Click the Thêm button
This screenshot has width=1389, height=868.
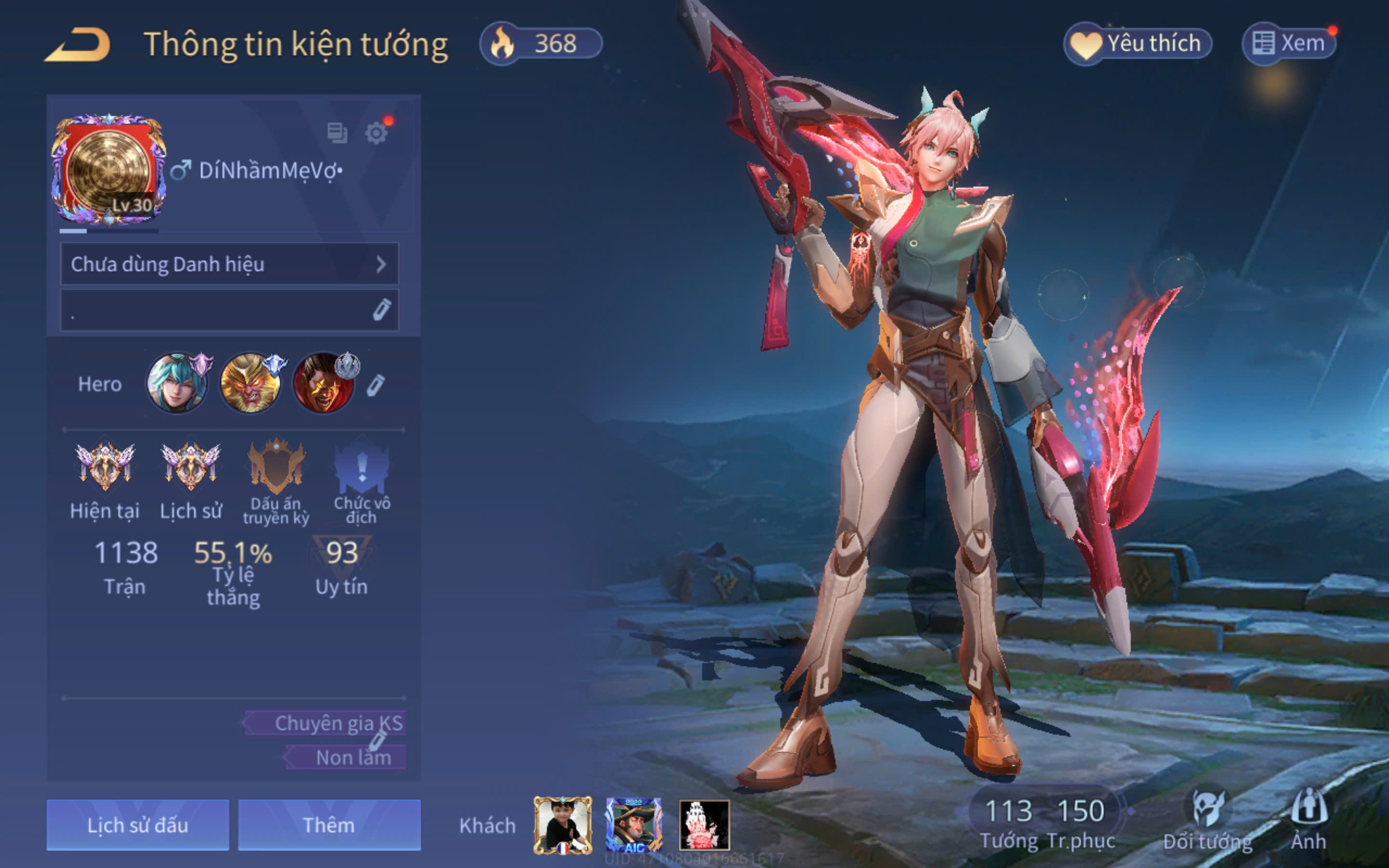pos(329,825)
